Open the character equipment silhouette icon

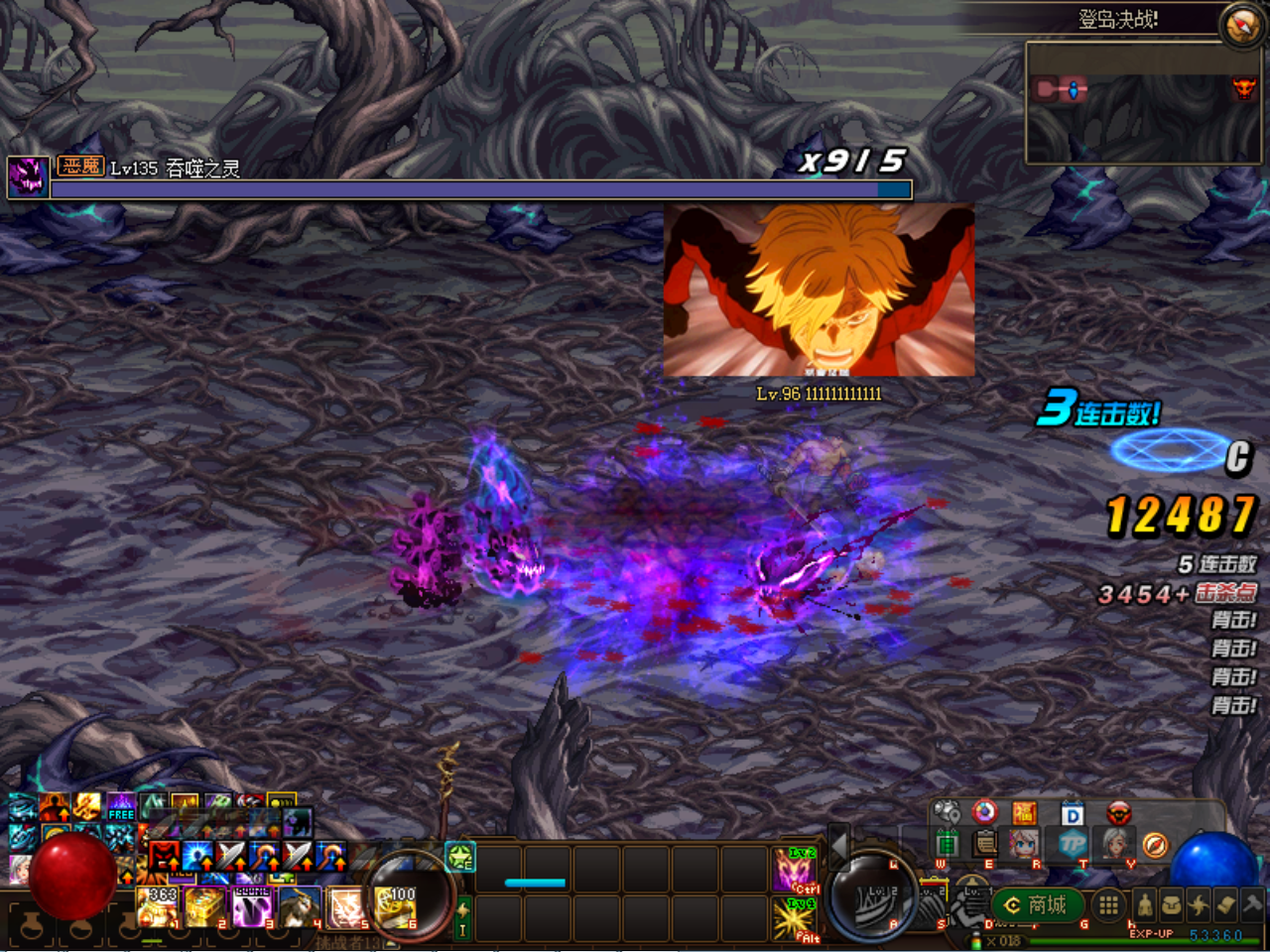pyautogui.click(x=1144, y=905)
